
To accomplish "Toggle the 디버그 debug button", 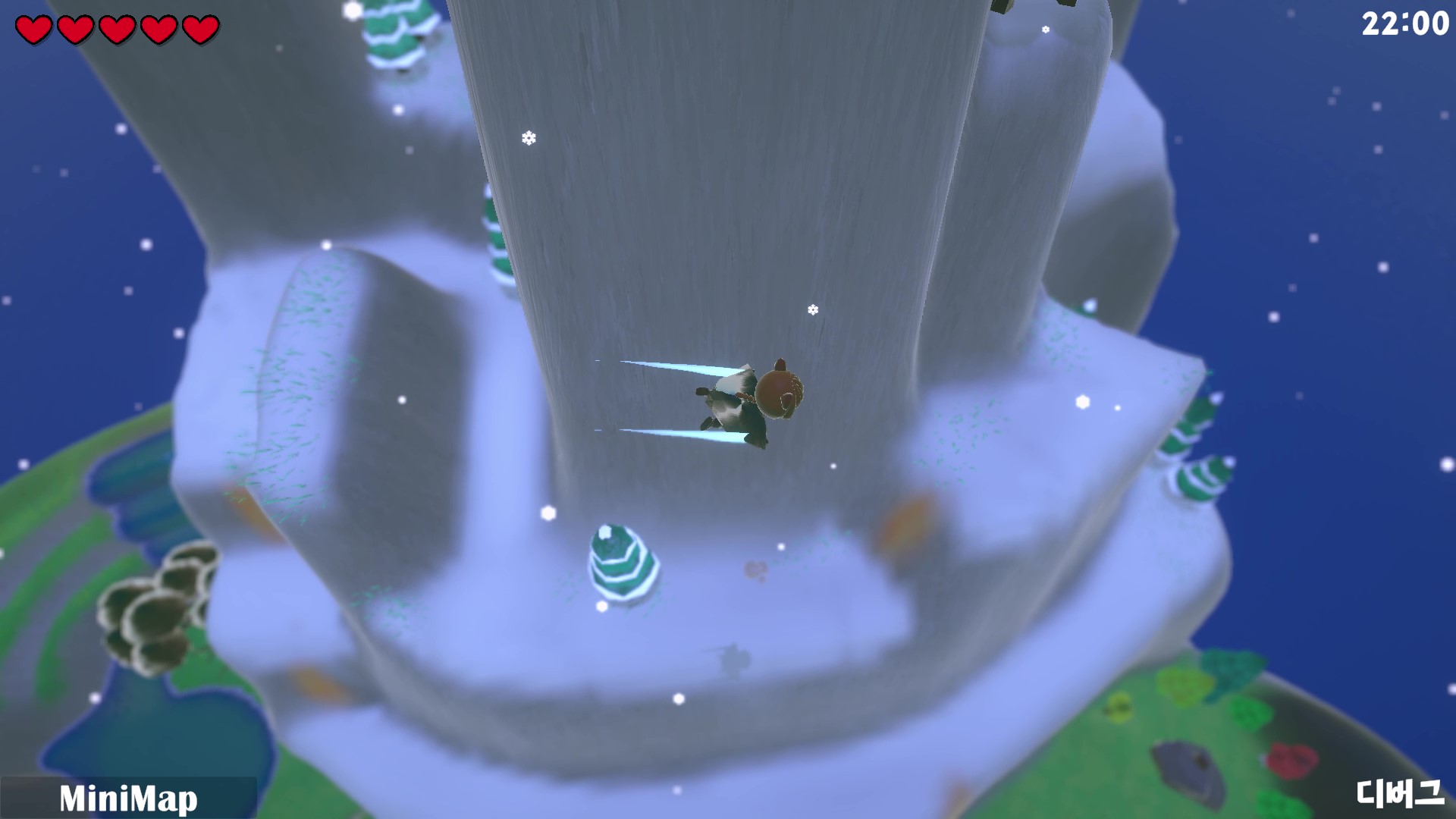I will [1400, 794].
